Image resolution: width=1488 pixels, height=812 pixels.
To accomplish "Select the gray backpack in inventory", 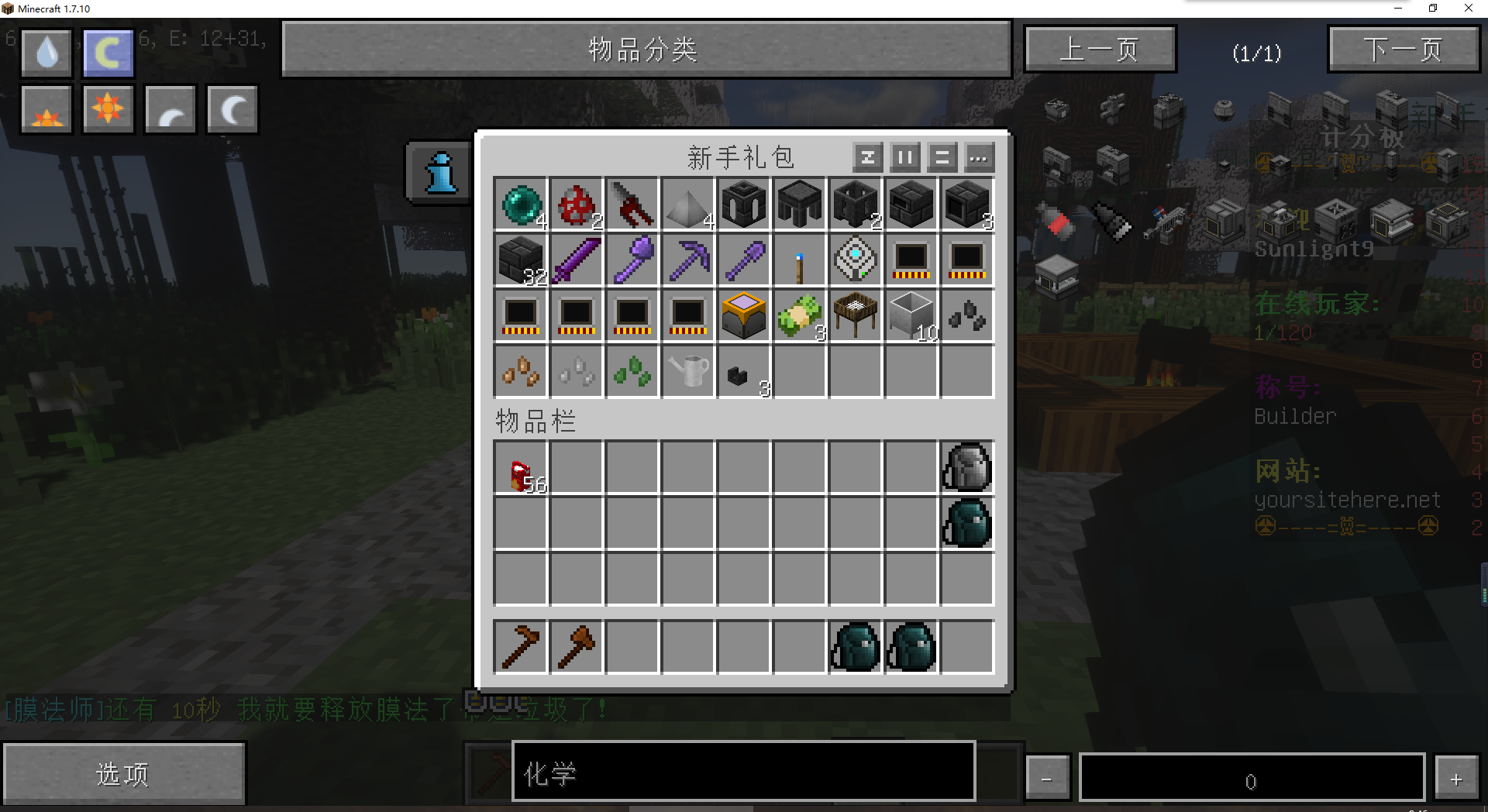I will point(967,468).
